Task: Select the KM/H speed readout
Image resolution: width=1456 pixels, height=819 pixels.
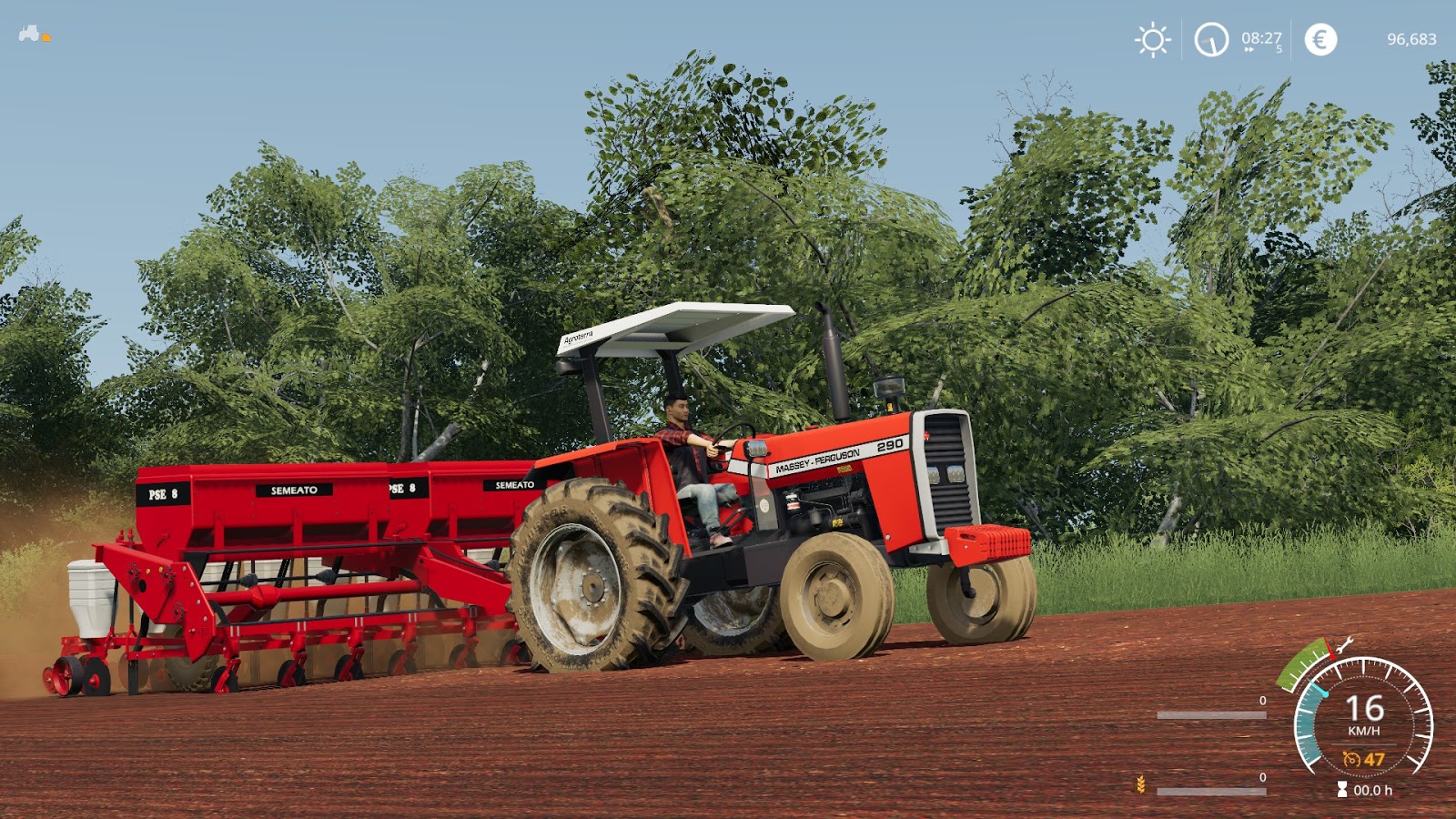Action: coord(1364,731)
